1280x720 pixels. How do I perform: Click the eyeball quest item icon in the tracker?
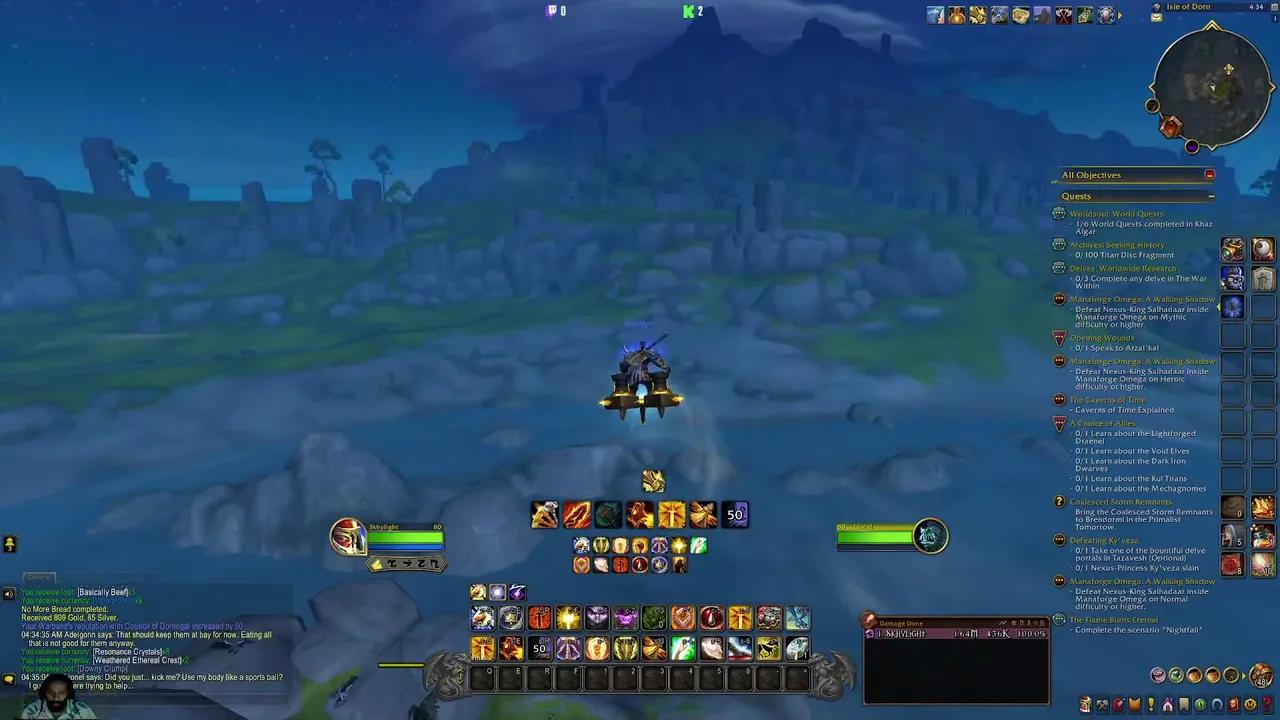[x=1262, y=250]
